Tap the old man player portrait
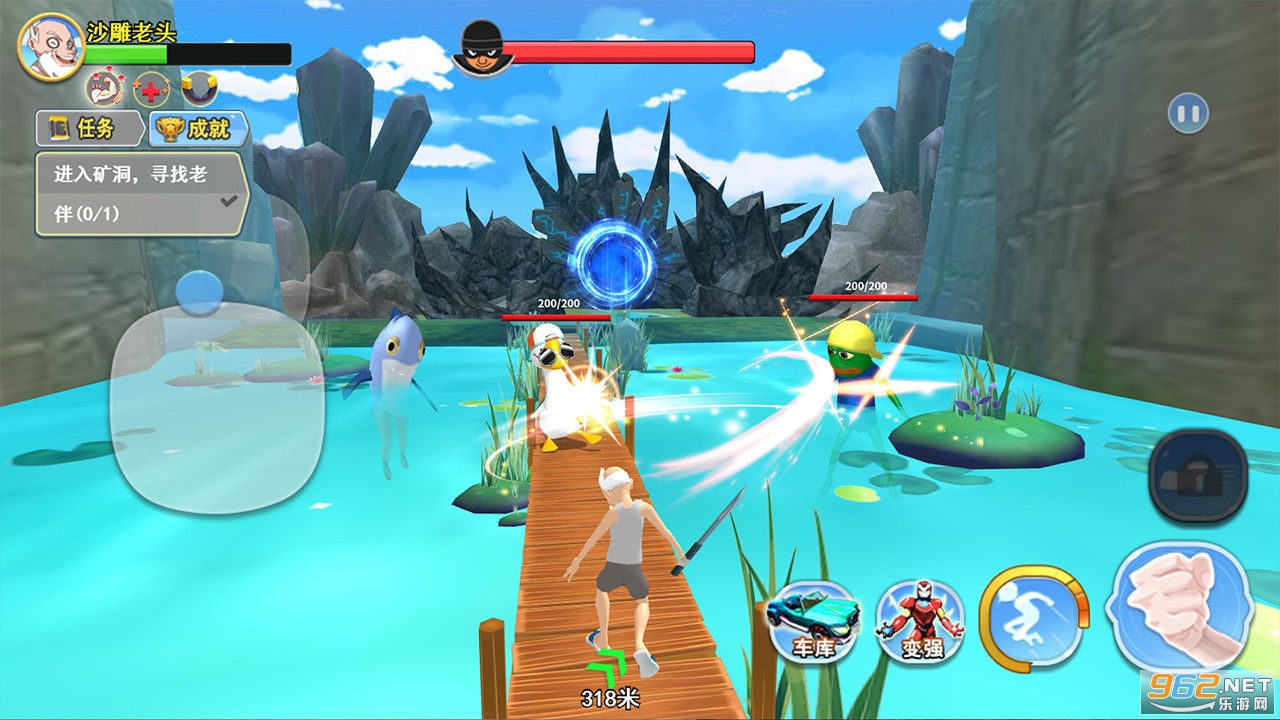This screenshot has height=720, width=1280. point(50,48)
